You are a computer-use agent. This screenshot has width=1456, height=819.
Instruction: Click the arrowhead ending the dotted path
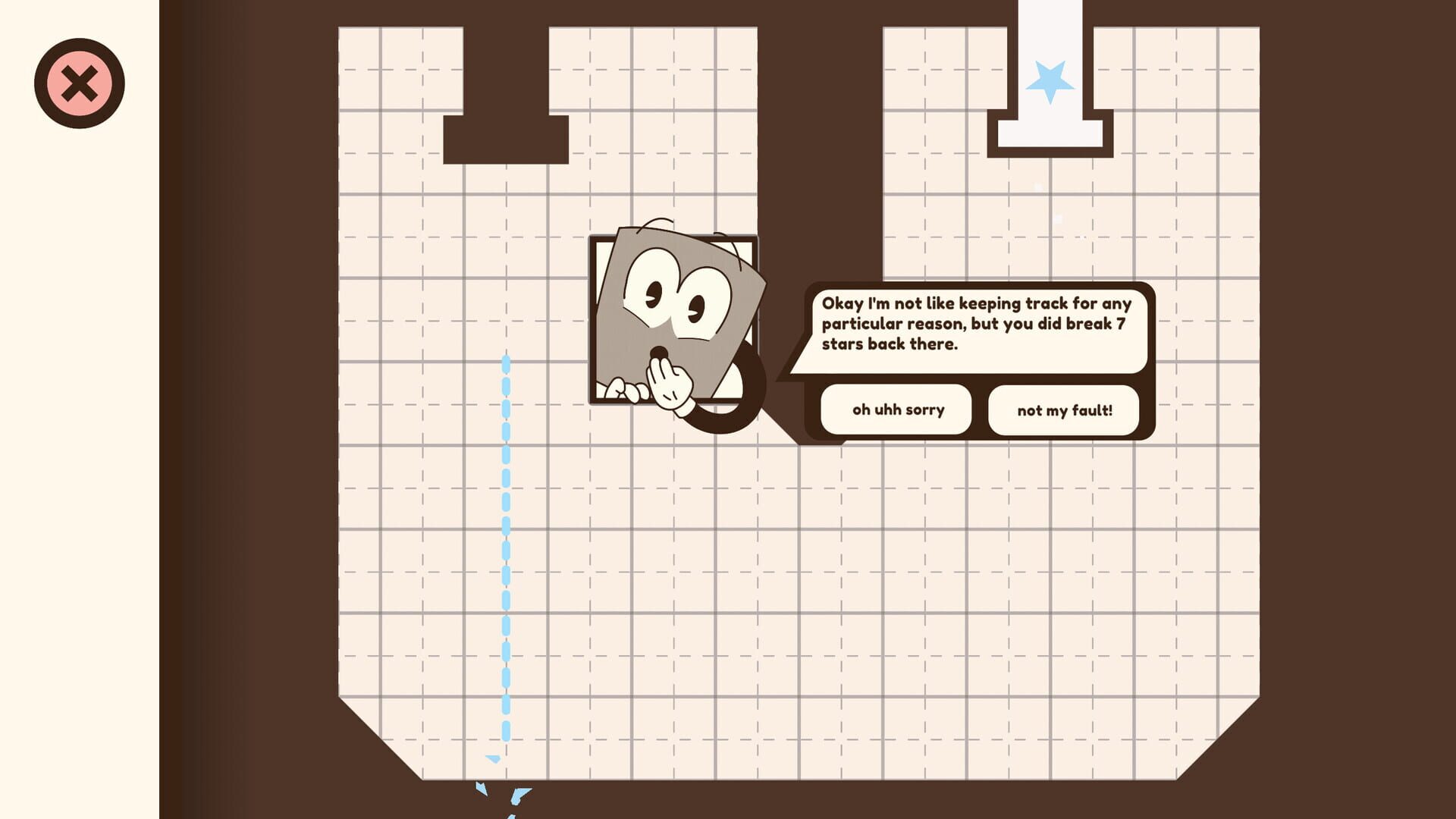pyautogui.click(x=493, y=758)
